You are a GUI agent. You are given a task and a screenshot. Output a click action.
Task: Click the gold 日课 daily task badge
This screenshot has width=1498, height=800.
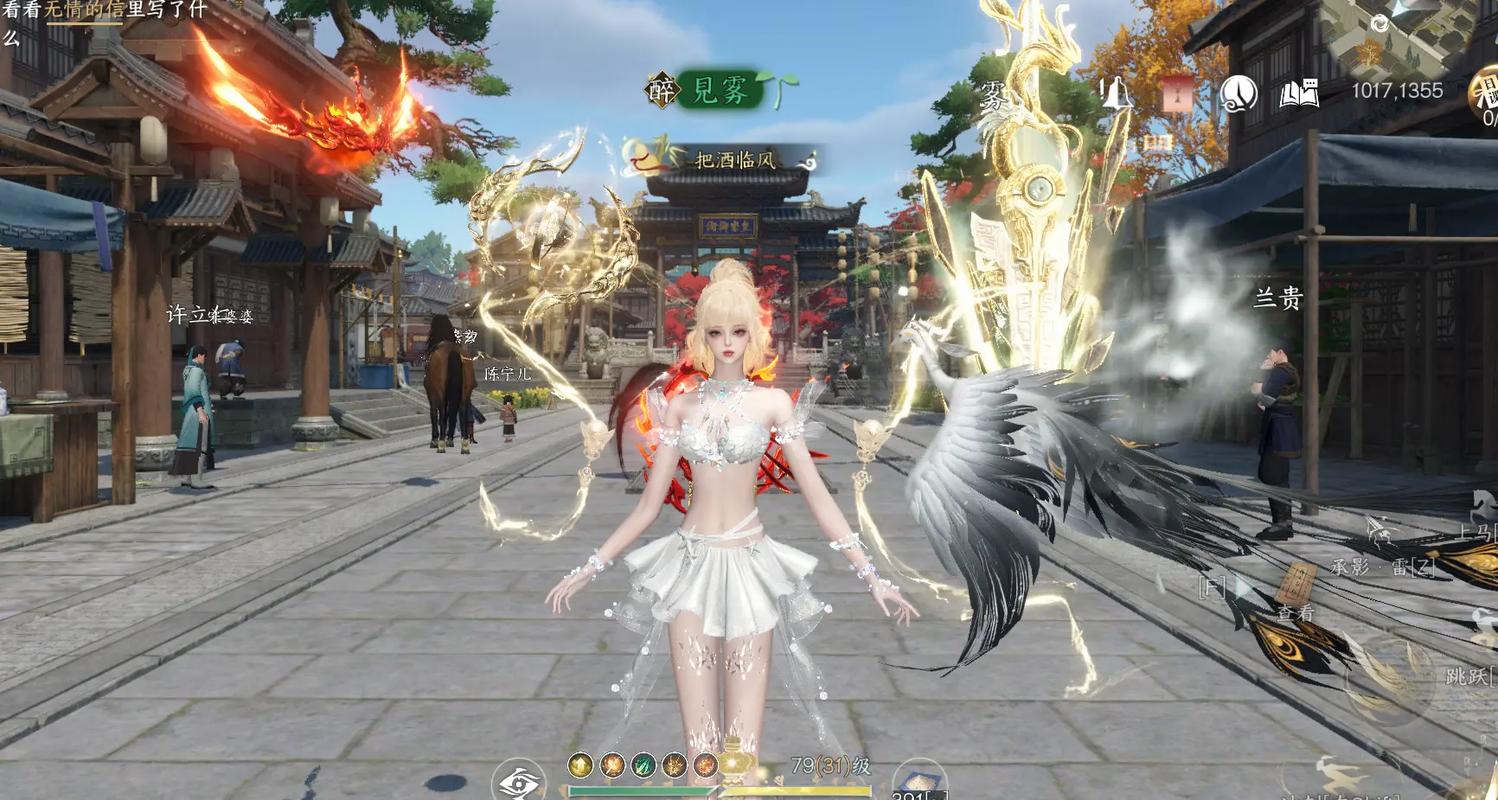coord(1484,92)
